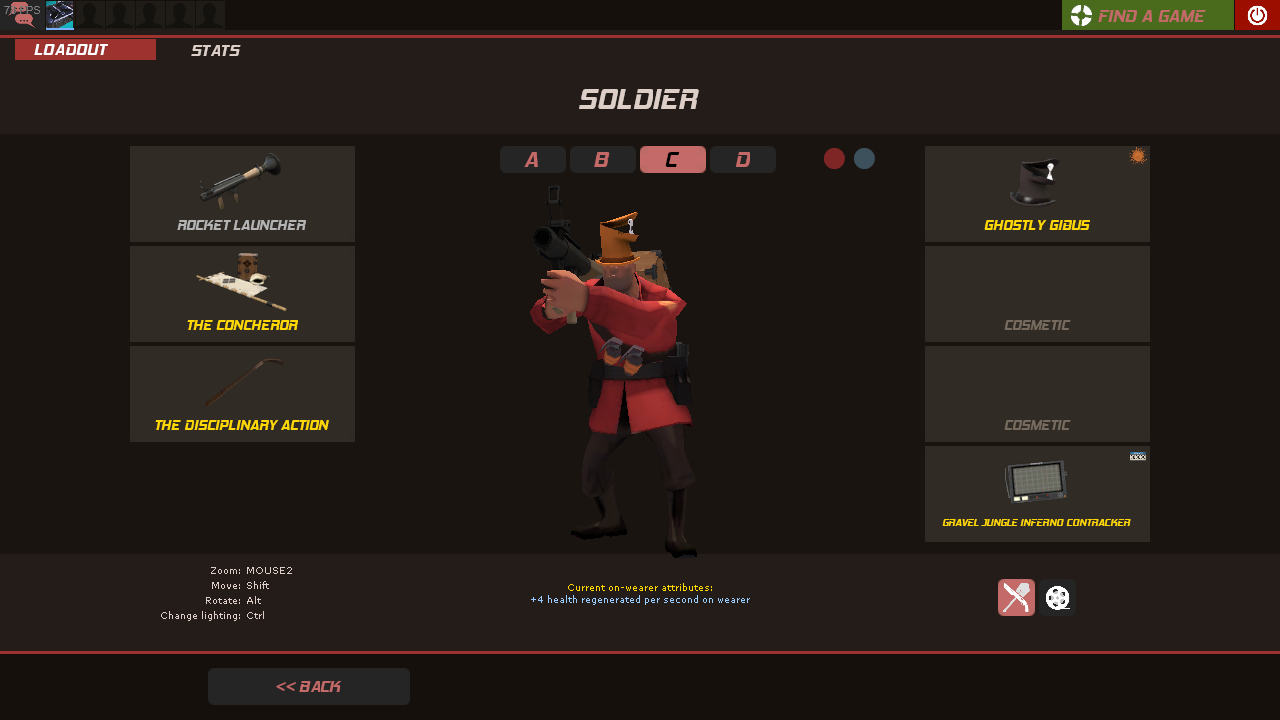1280x720 pixels.
Task: Click the Find a Game button
Action: point(1147,15)
